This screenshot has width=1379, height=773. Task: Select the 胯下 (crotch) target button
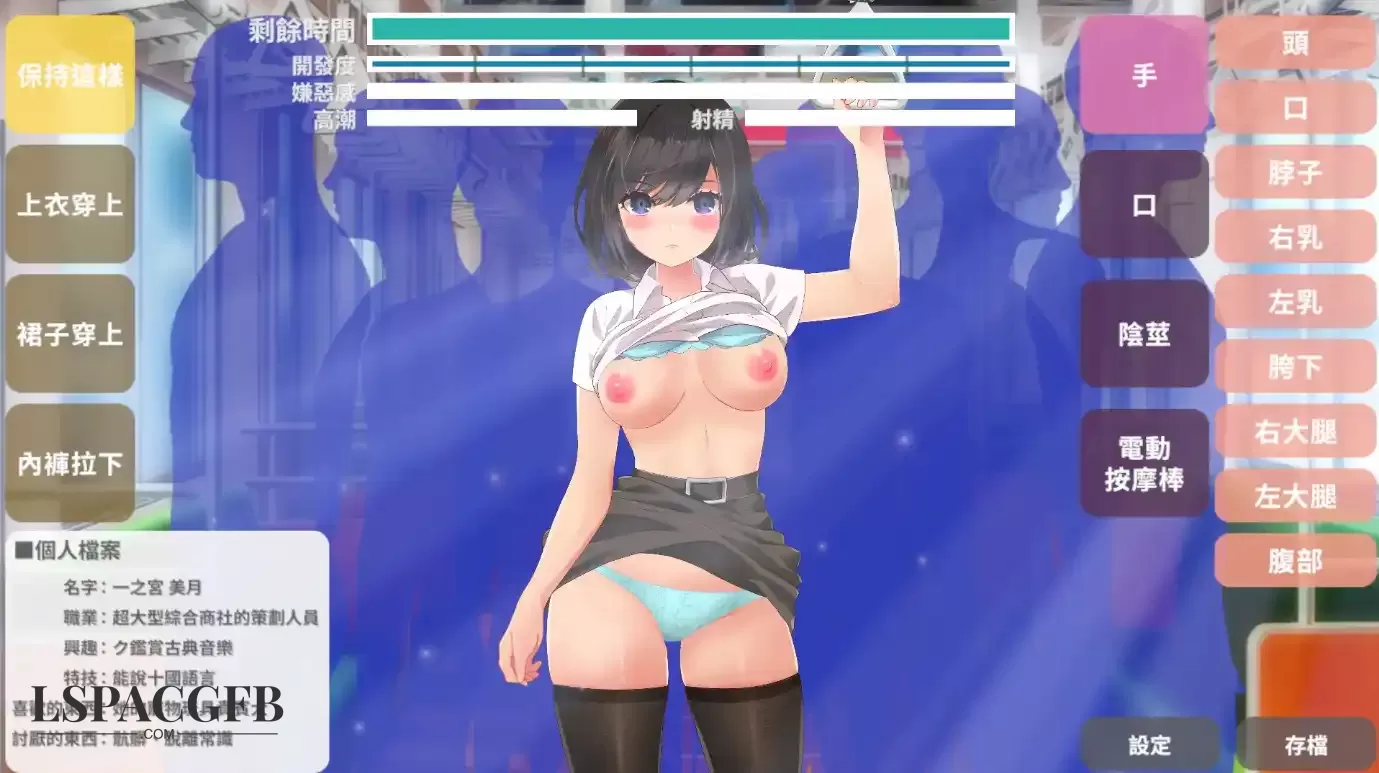pos(1295,368)
